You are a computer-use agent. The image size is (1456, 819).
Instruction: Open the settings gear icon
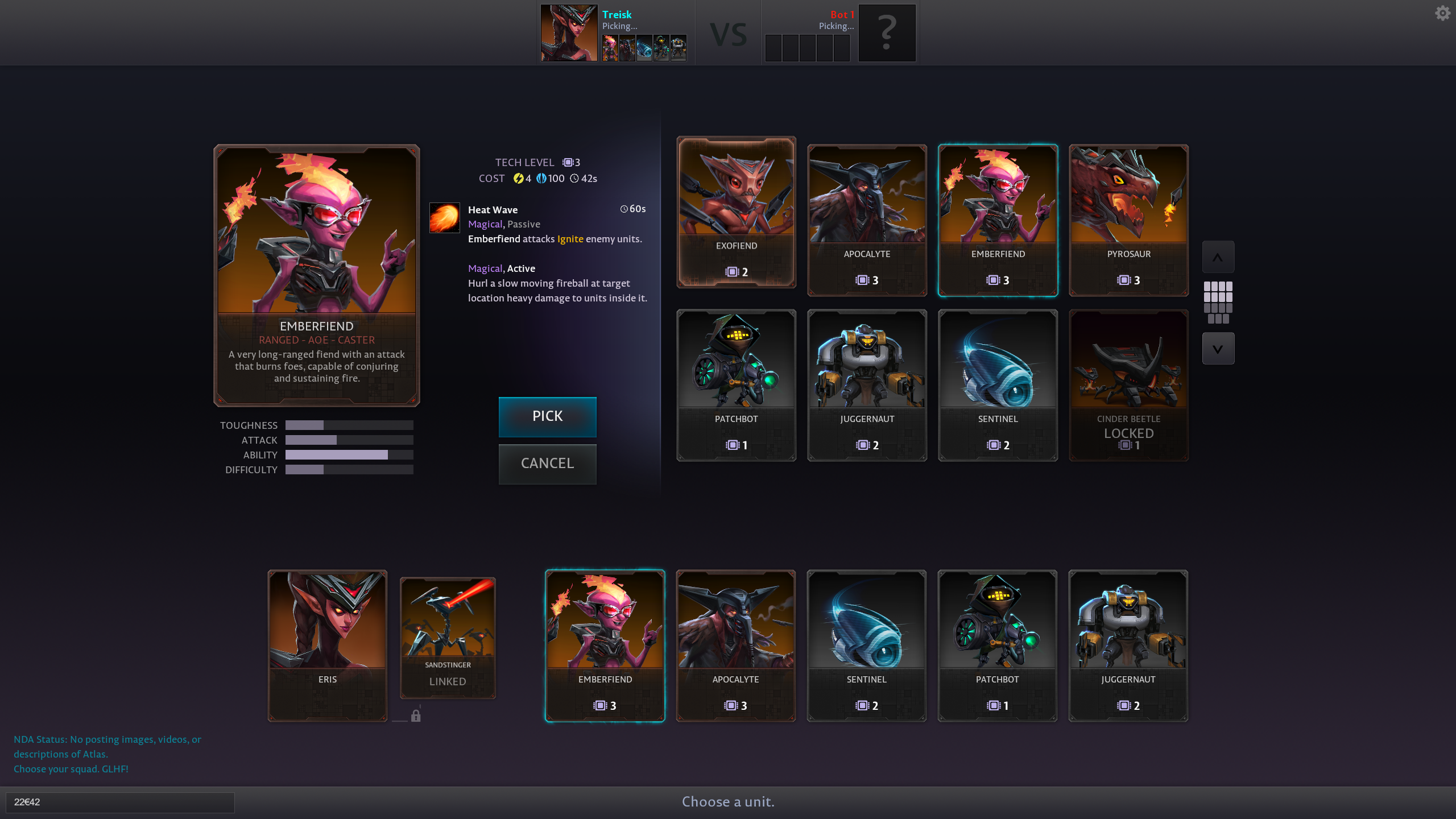pyautogui.click(x=1442, y=13)
